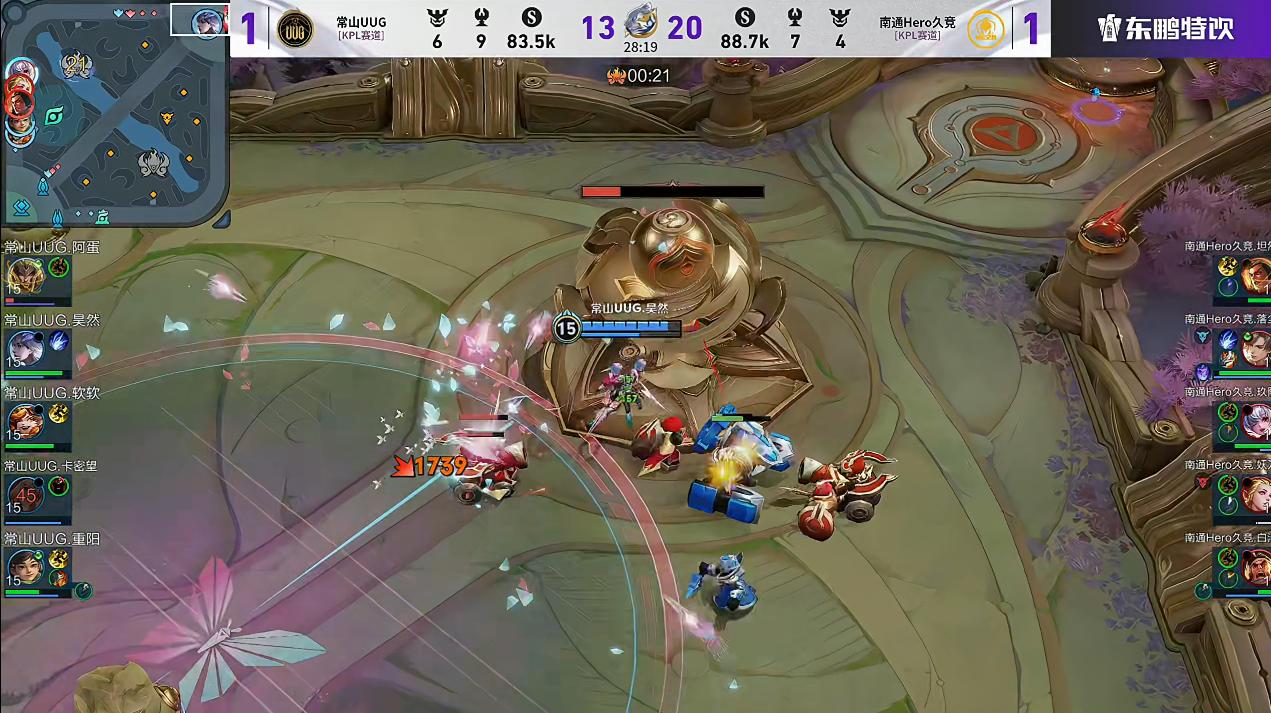Click the 南通Hero久竞 team logo
1271x713 pixels.
click(x=987, y=29)
